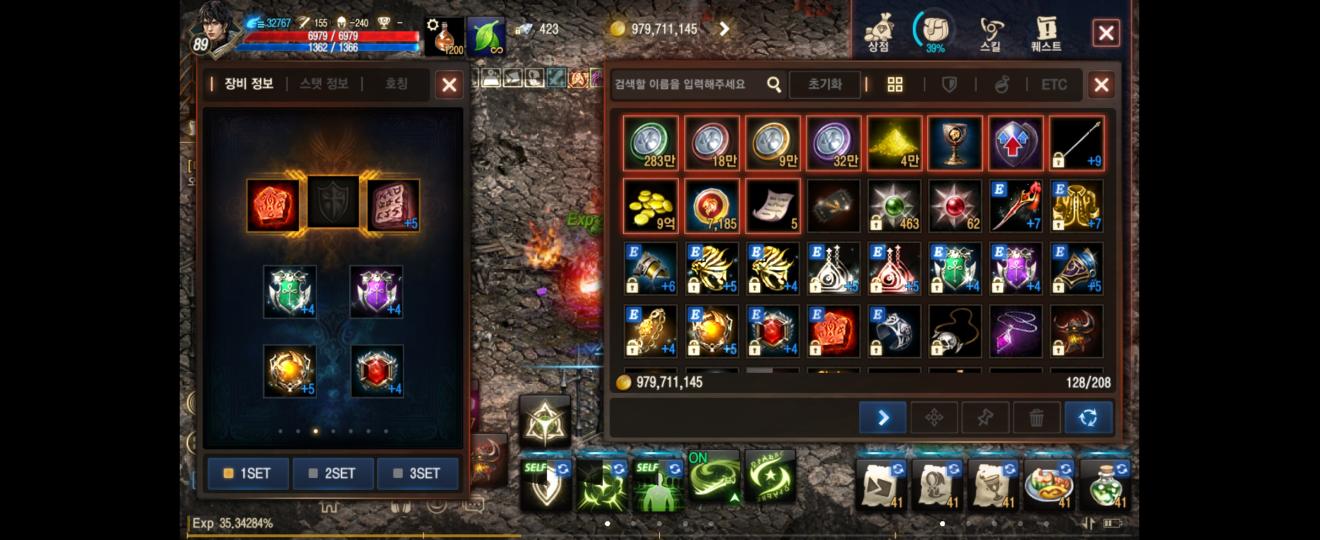This screenshot has width=1320, height=540.
Task: Click the trash can delete button
Action: click(x=1037, y=418)
